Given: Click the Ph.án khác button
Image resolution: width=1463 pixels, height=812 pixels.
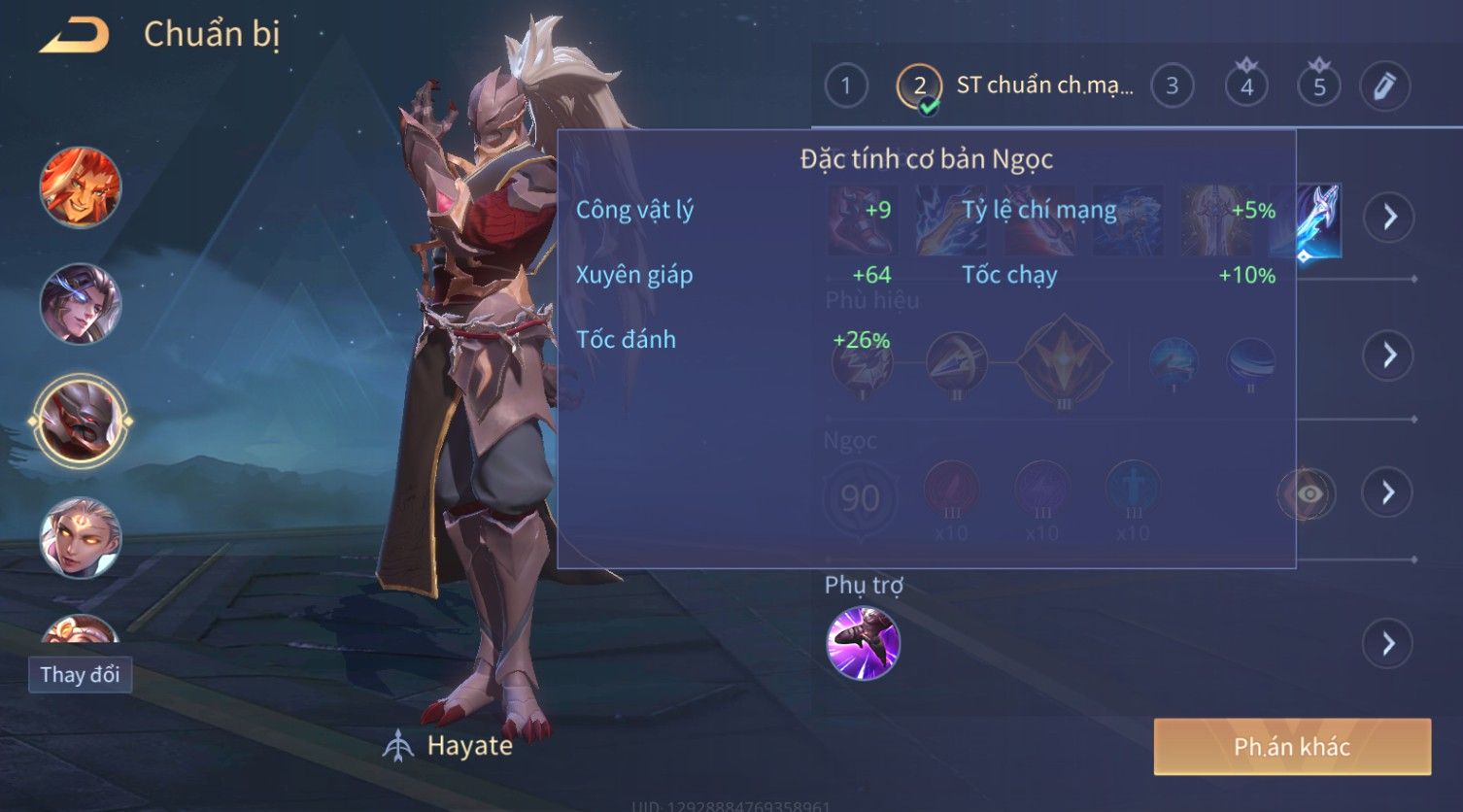Looking at the screenshot, I should (x=1292, y=746).
